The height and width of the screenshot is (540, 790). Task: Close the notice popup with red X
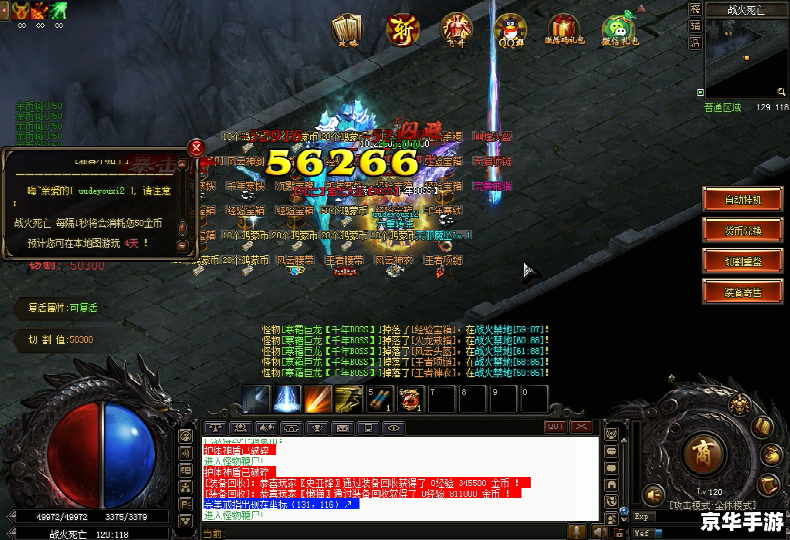pos(196,149)
